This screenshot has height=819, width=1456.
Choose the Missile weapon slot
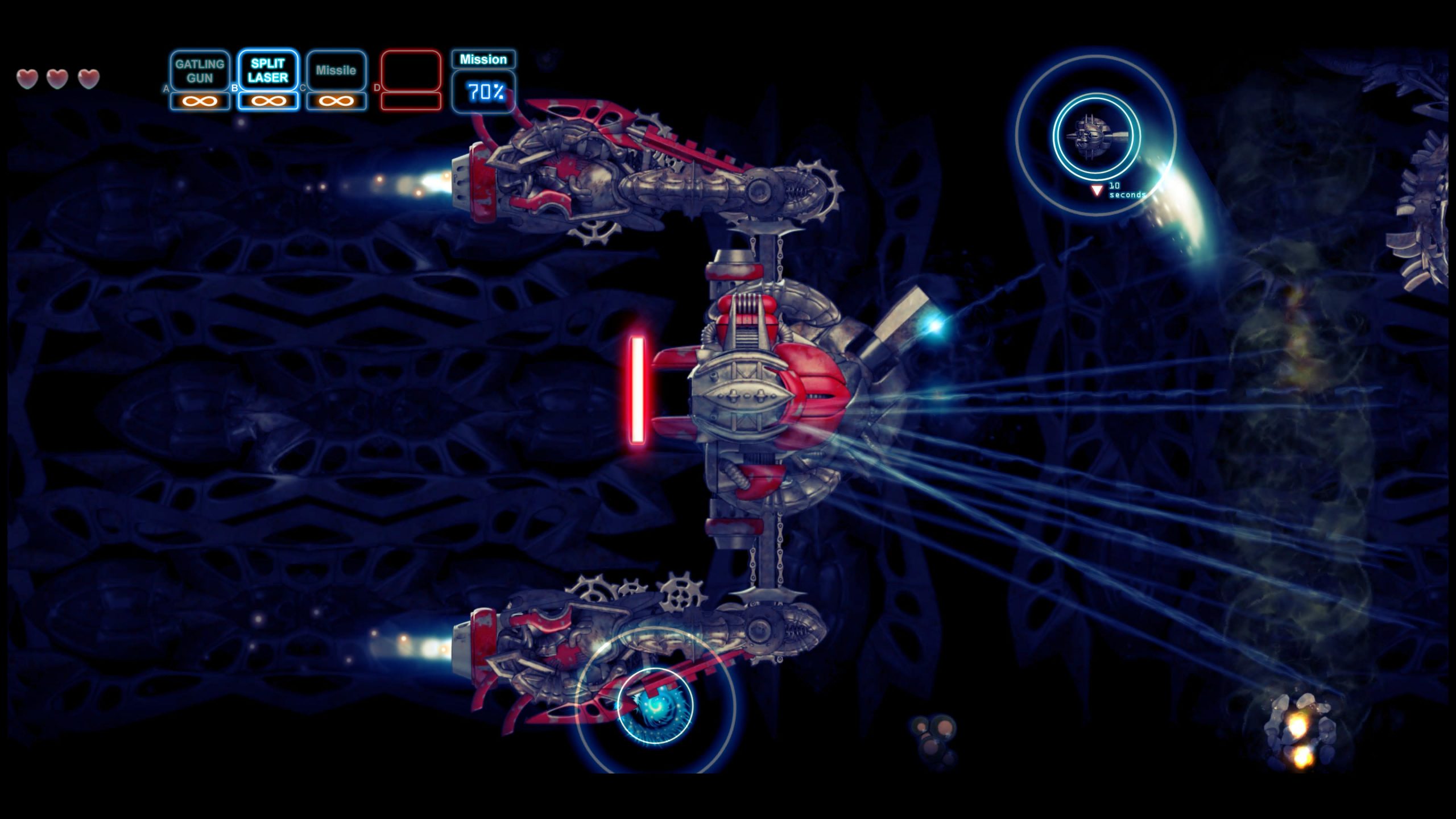pyautogui.click(x=336, y=71)
